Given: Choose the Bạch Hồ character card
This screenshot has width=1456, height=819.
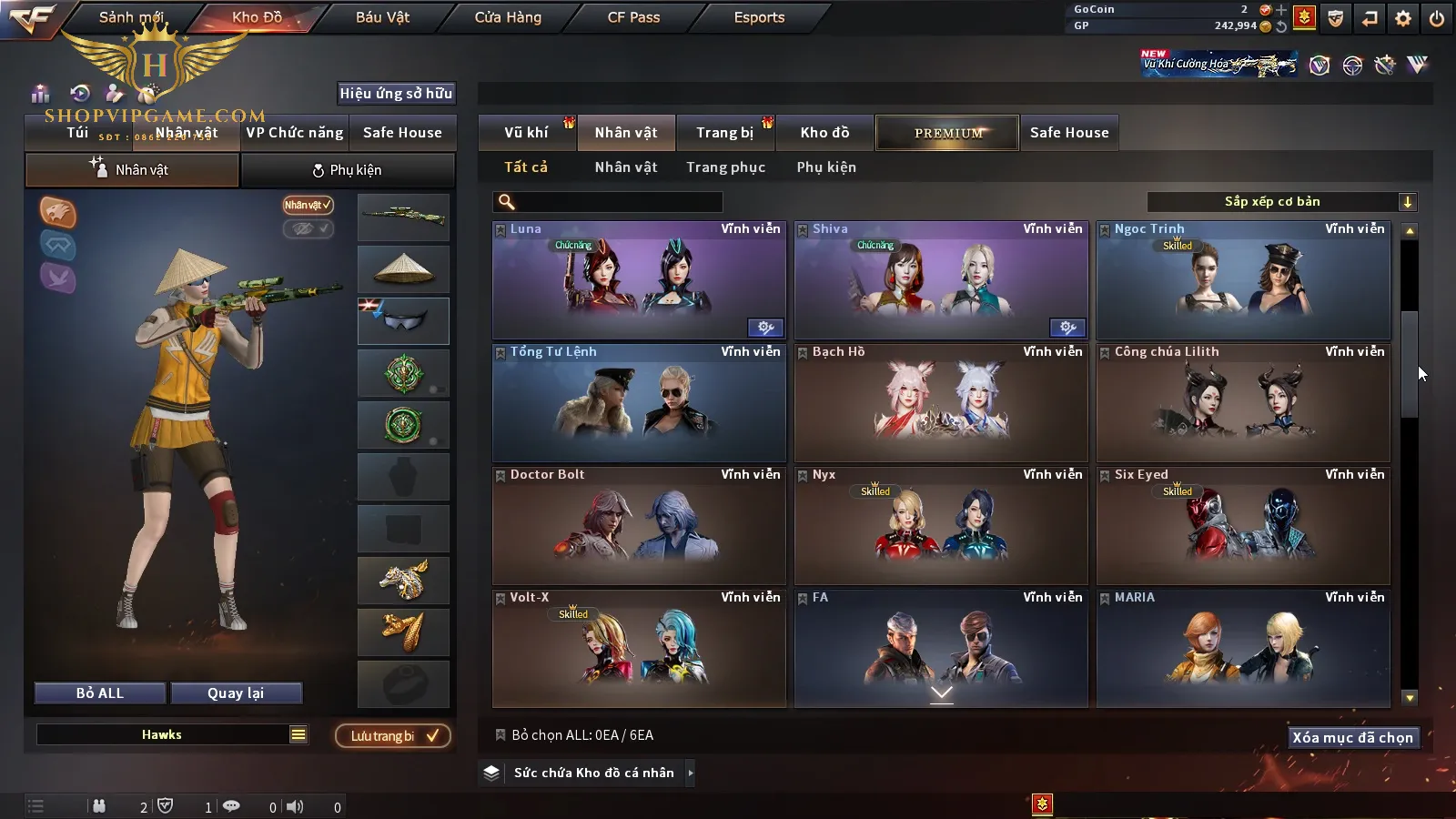Looking at the screenshot, I should point(941,404).
